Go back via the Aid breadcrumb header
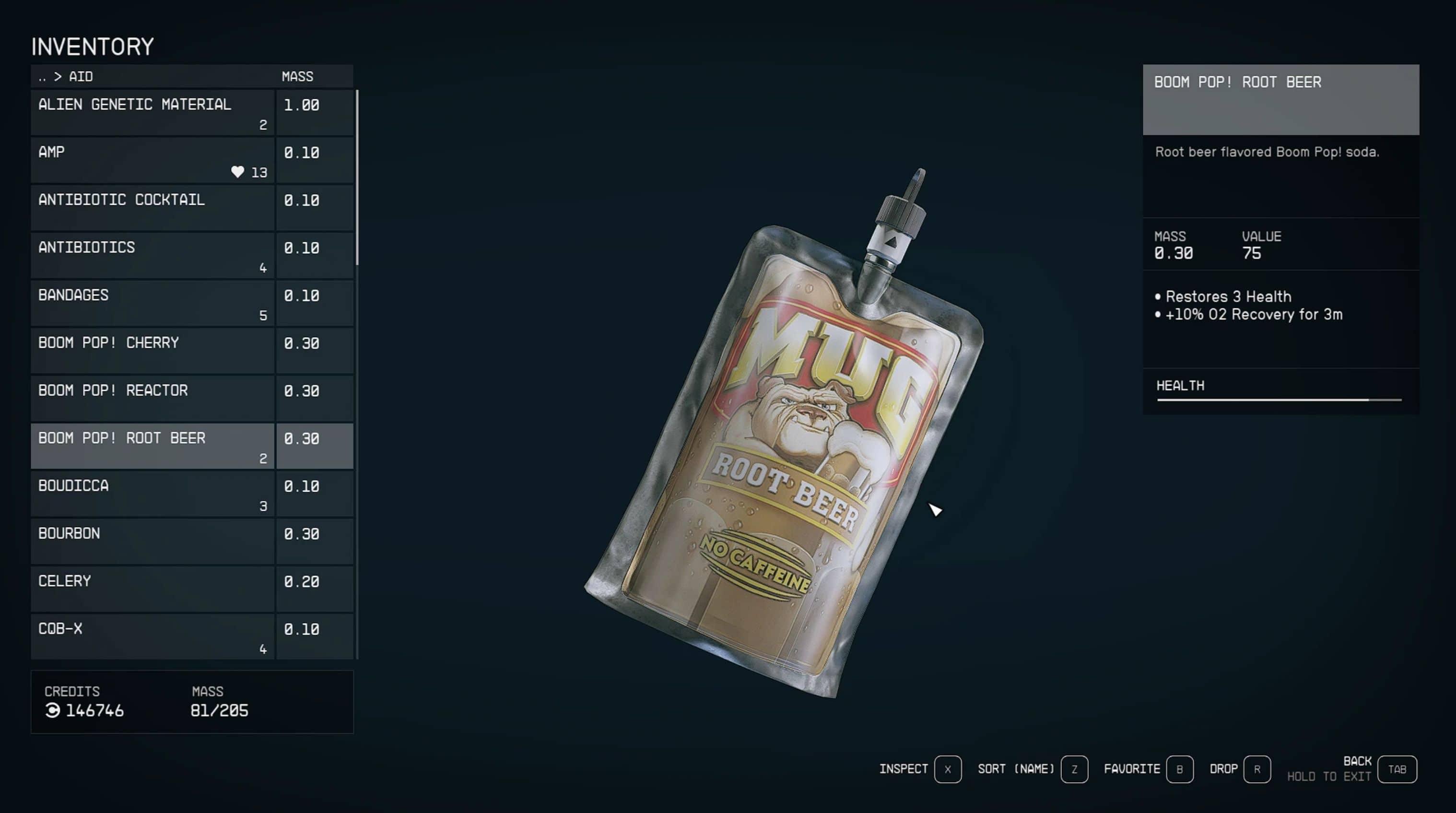 click(66, 77)
